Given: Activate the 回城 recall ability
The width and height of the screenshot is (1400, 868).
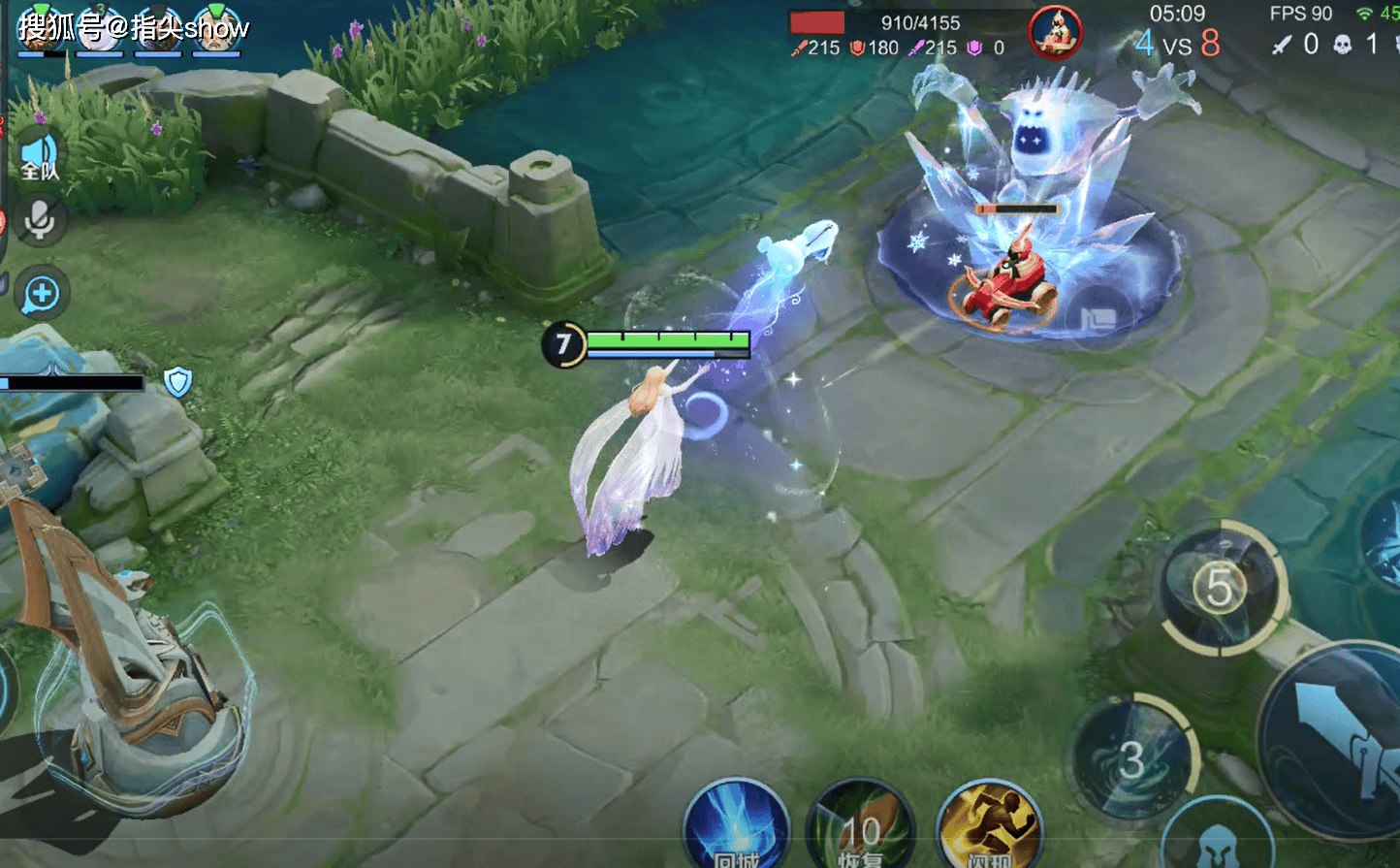Looking at the screenshot, I should pyautogui.click(x=736, y=829).
